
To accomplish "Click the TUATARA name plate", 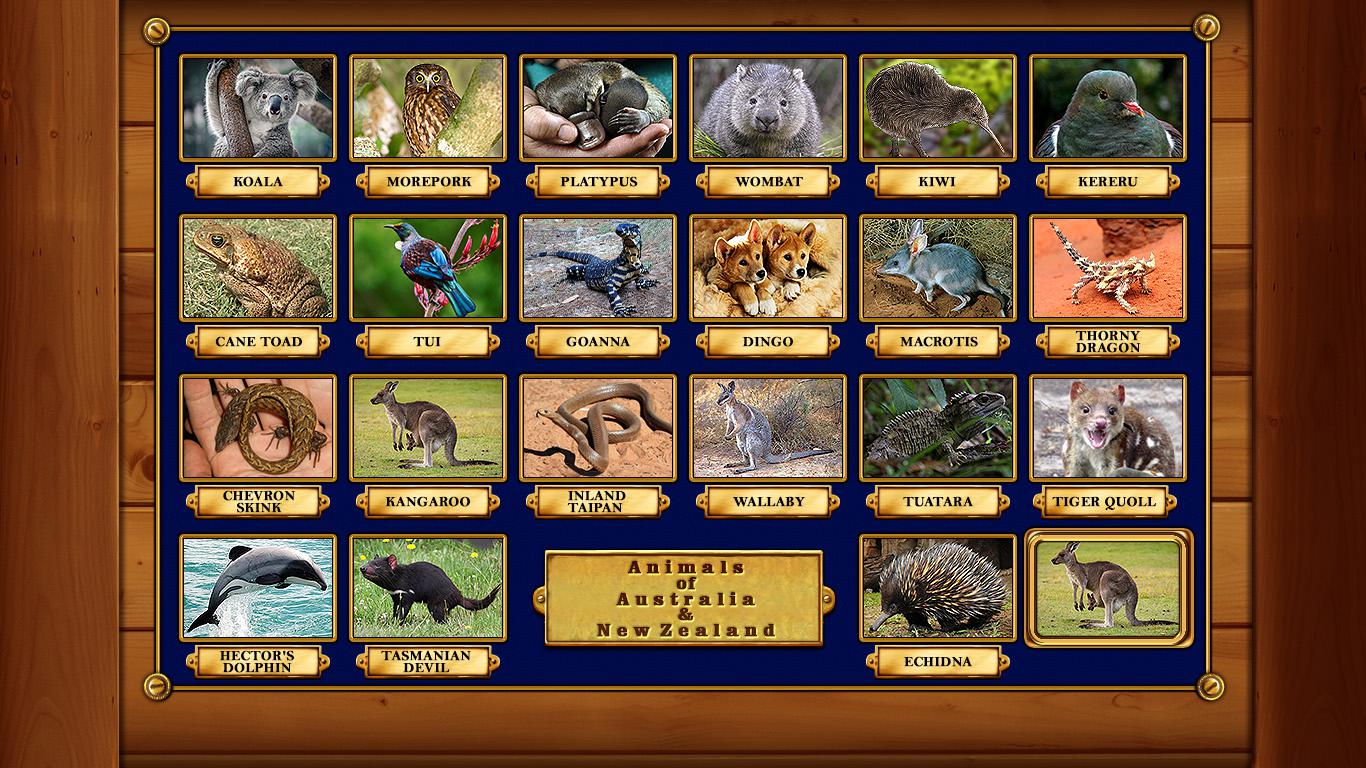I will pyautogui.click(x=938, y=502).
